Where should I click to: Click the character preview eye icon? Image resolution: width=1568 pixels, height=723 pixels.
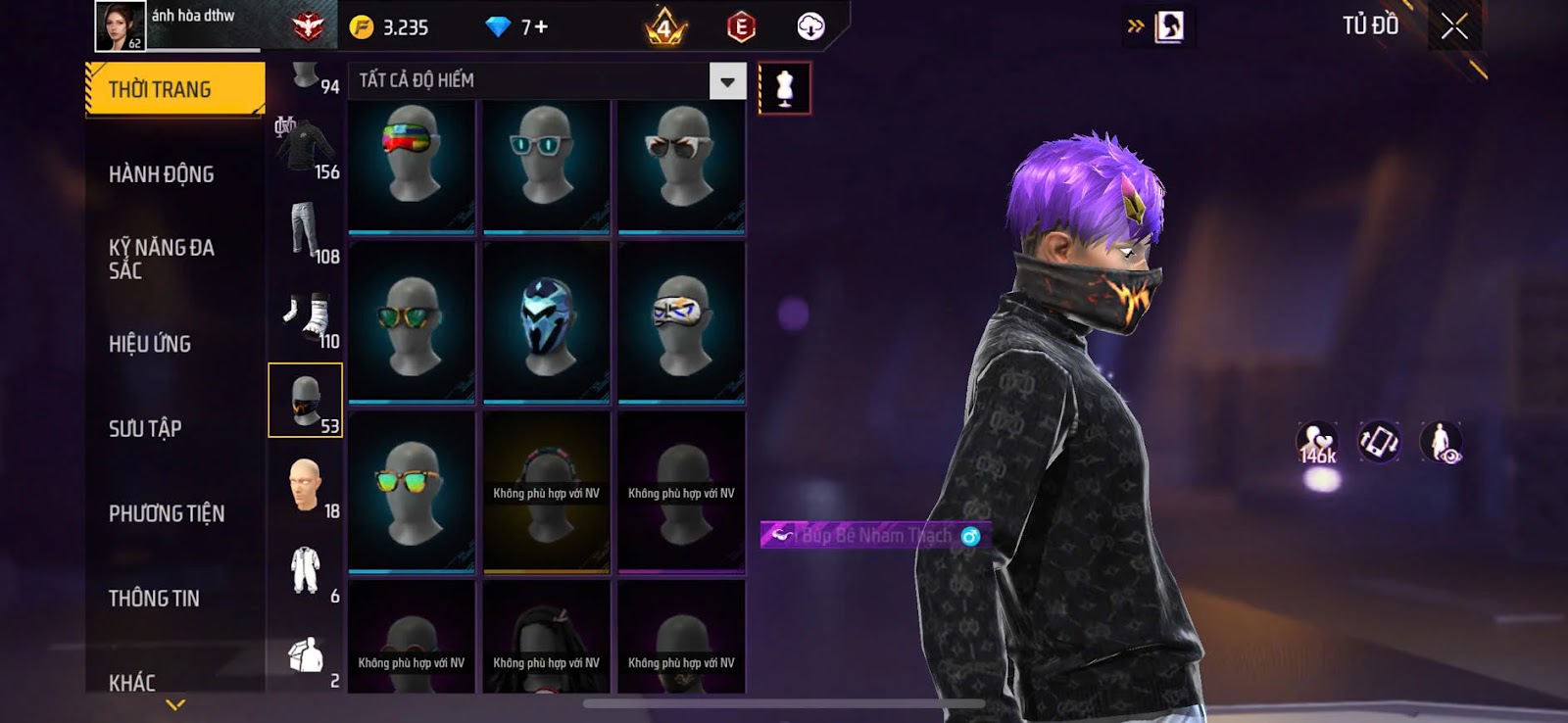point(1442,443)
